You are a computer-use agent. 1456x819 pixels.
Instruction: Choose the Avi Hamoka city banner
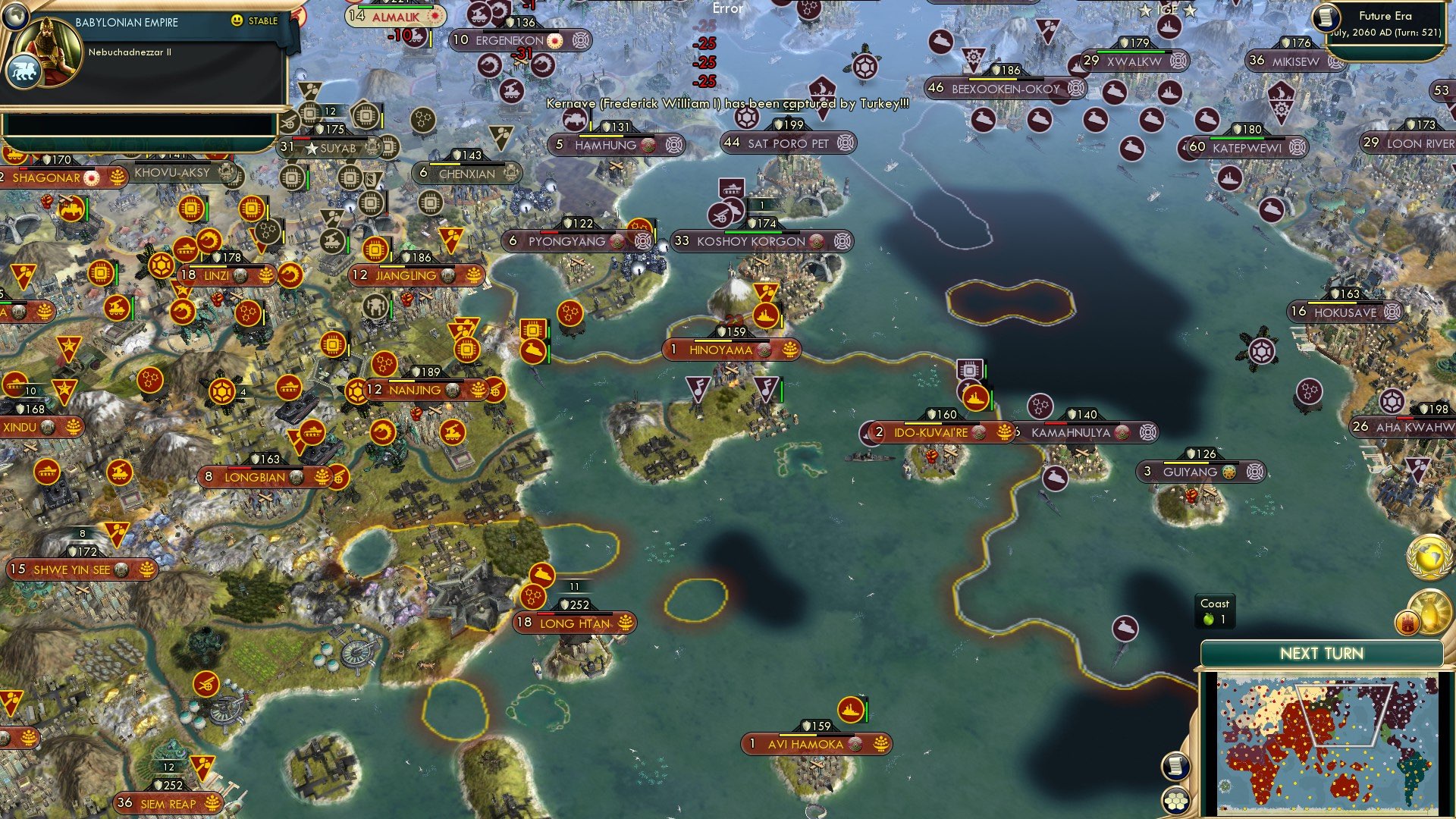(x=805, y=744)
